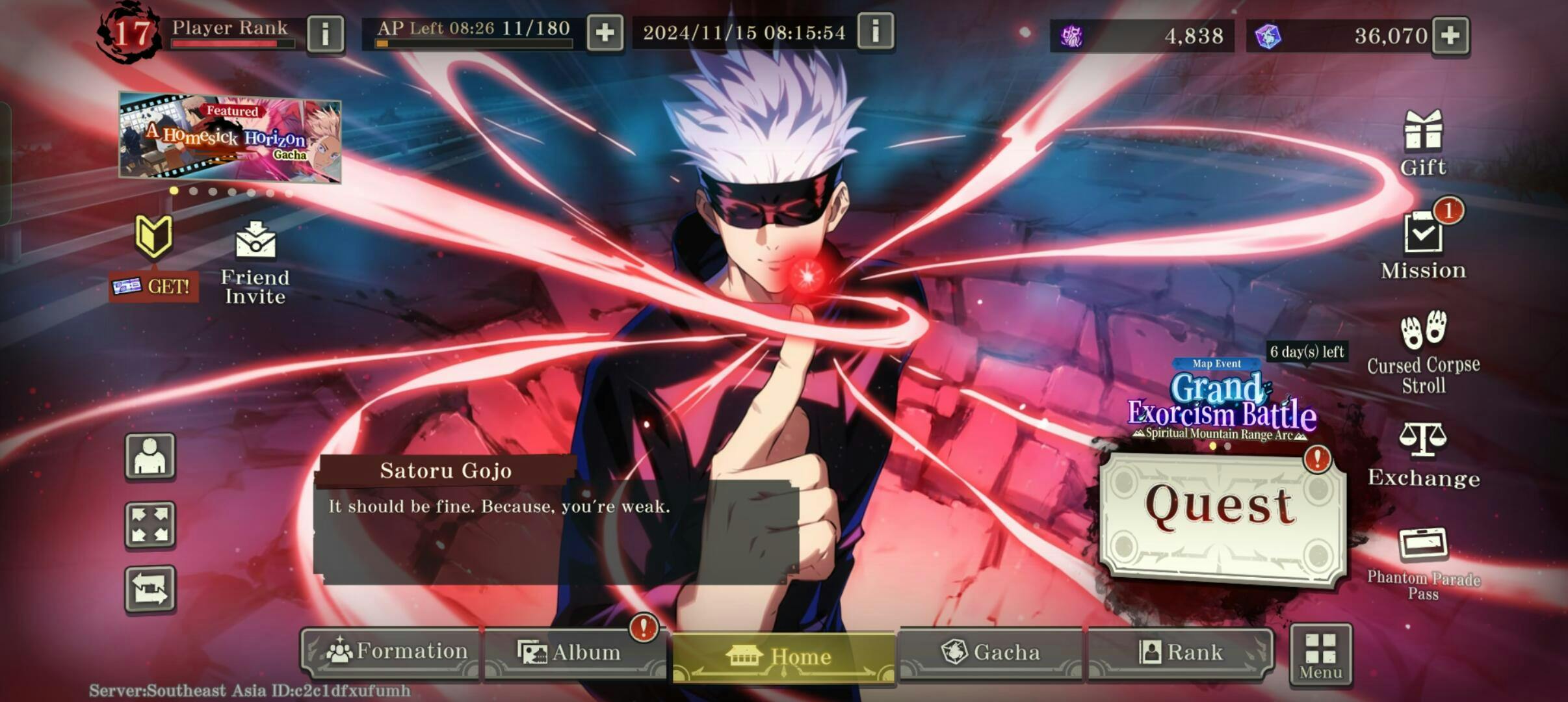The image size is (1568, 702).
Task: Open the Menu grid button
Action: [1321, 655]
